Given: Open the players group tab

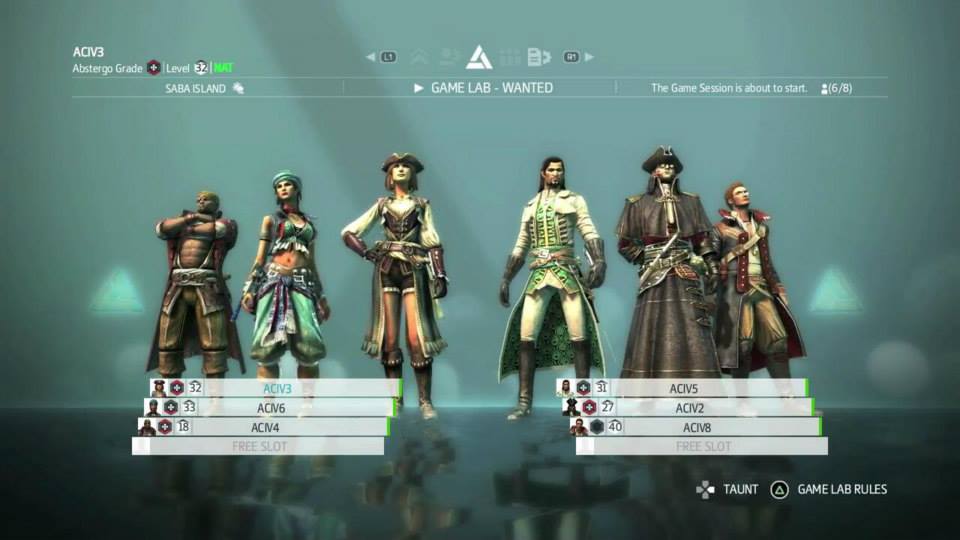Looking at the screenshot, I should tap(450, 57).
